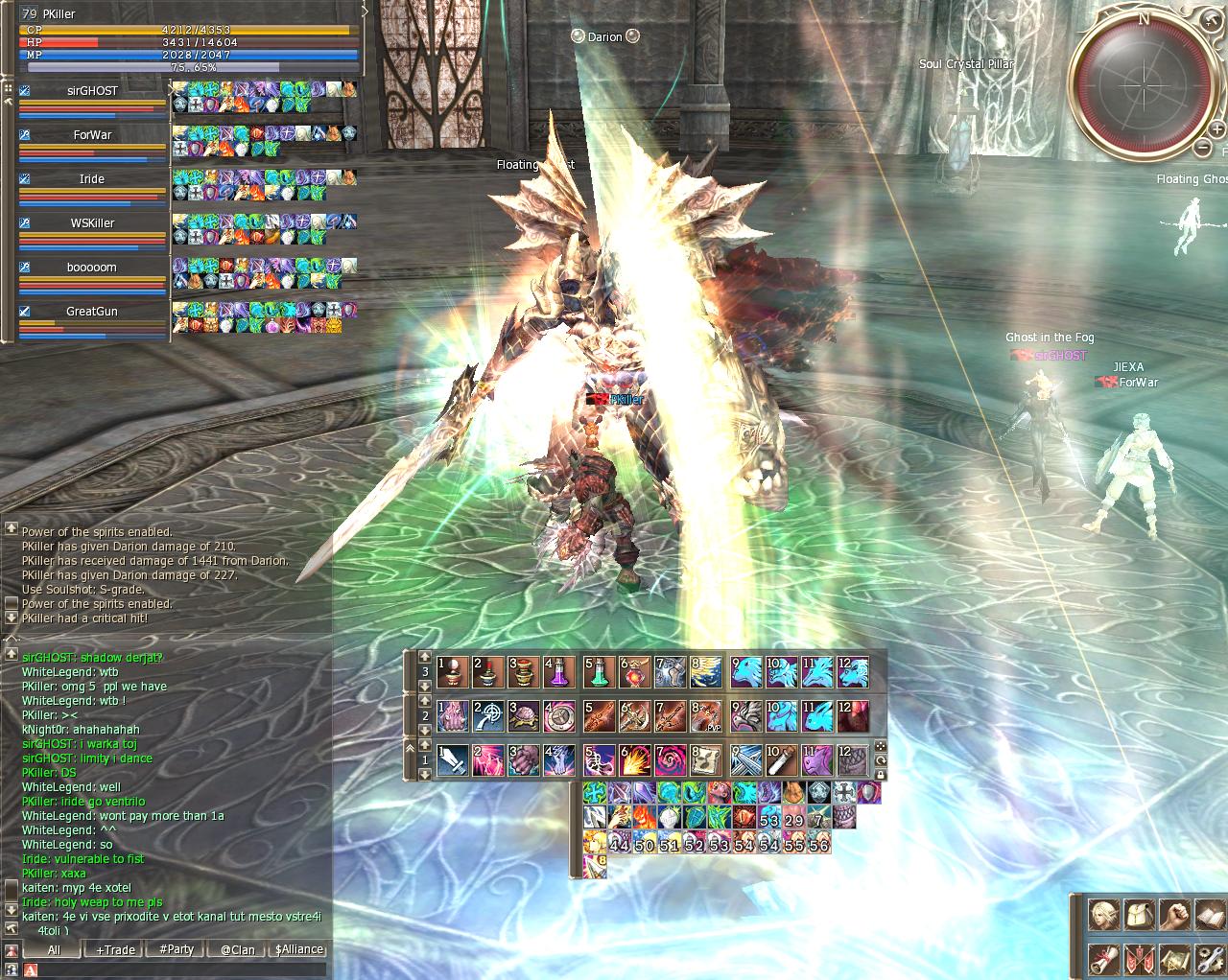Screen dimensions: 1228x980
Task: Click the chat message input field
Action: coord(173,970)
